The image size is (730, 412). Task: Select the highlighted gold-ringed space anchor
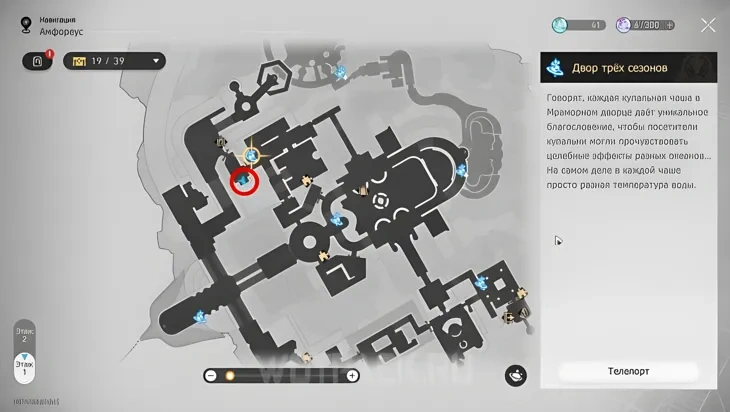point(252,155)
